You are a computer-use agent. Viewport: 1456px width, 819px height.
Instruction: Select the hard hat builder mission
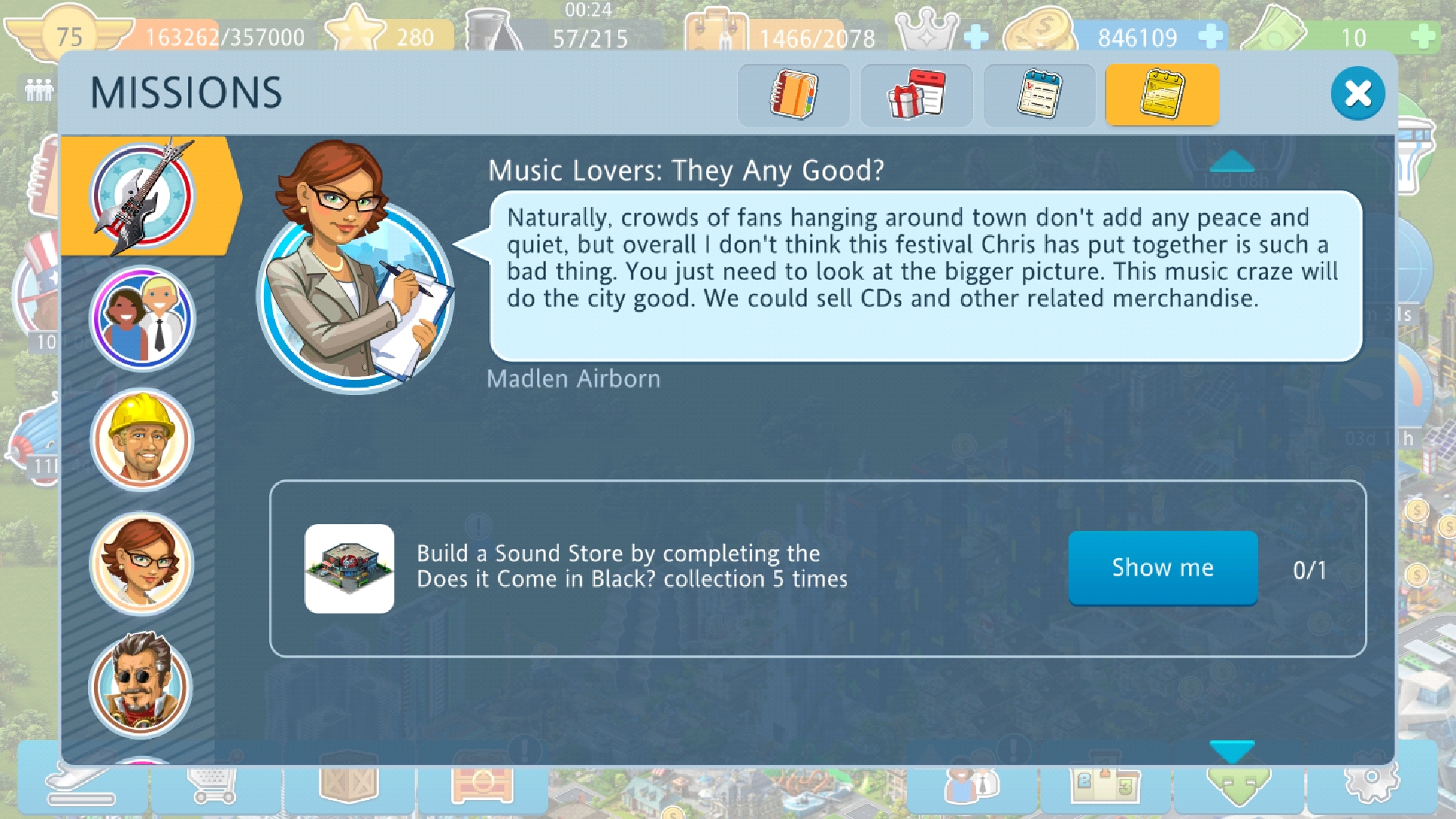pyautogui.click(x=143, y=441)
